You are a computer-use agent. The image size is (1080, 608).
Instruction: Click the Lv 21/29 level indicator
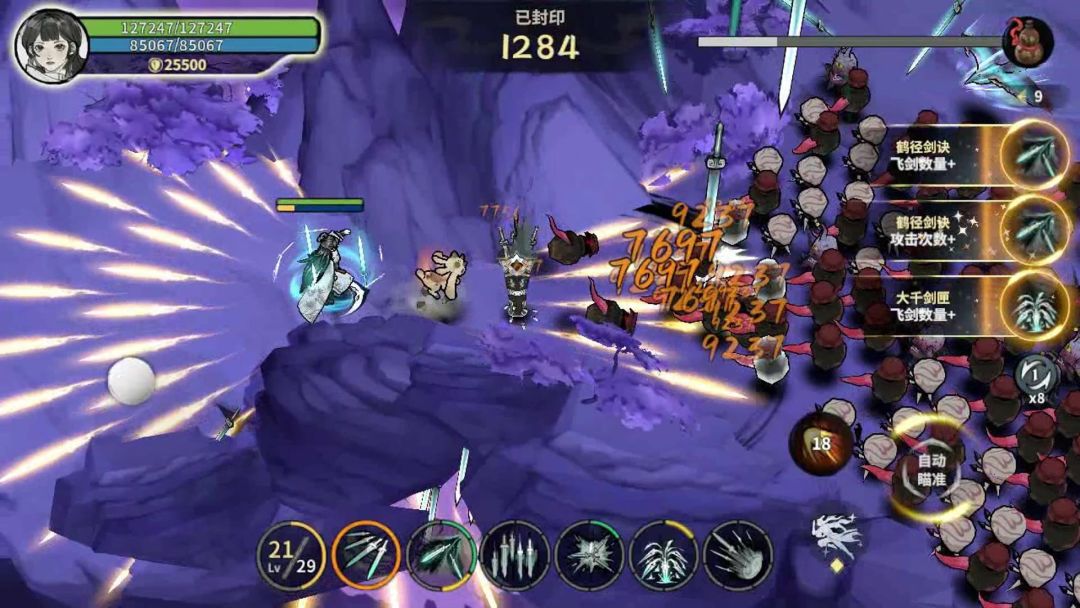click(x=291, y=555)
